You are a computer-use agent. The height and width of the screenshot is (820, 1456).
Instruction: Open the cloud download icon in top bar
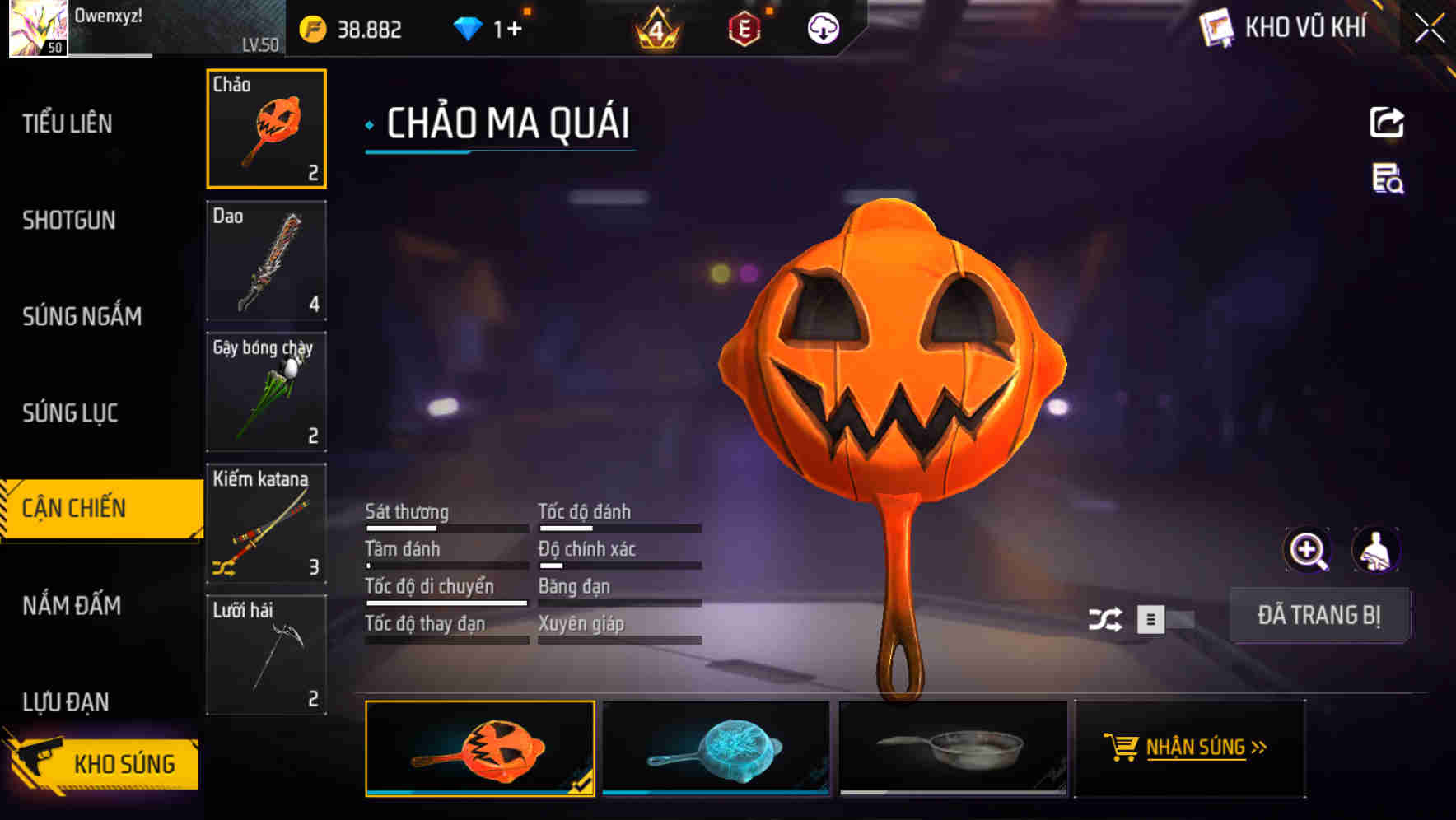[x=823, y=28]
